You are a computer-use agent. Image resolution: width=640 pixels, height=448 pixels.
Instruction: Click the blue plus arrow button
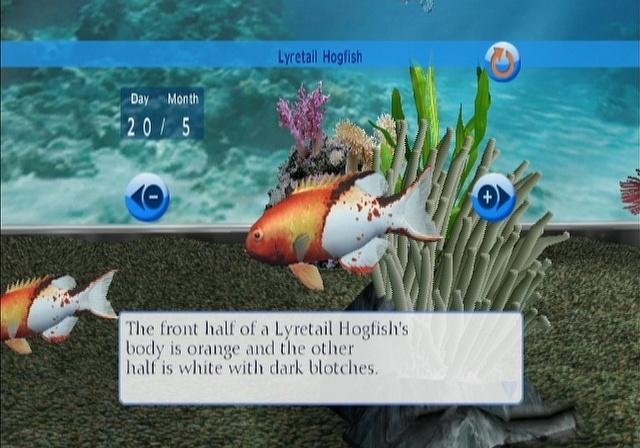[493, 197]
